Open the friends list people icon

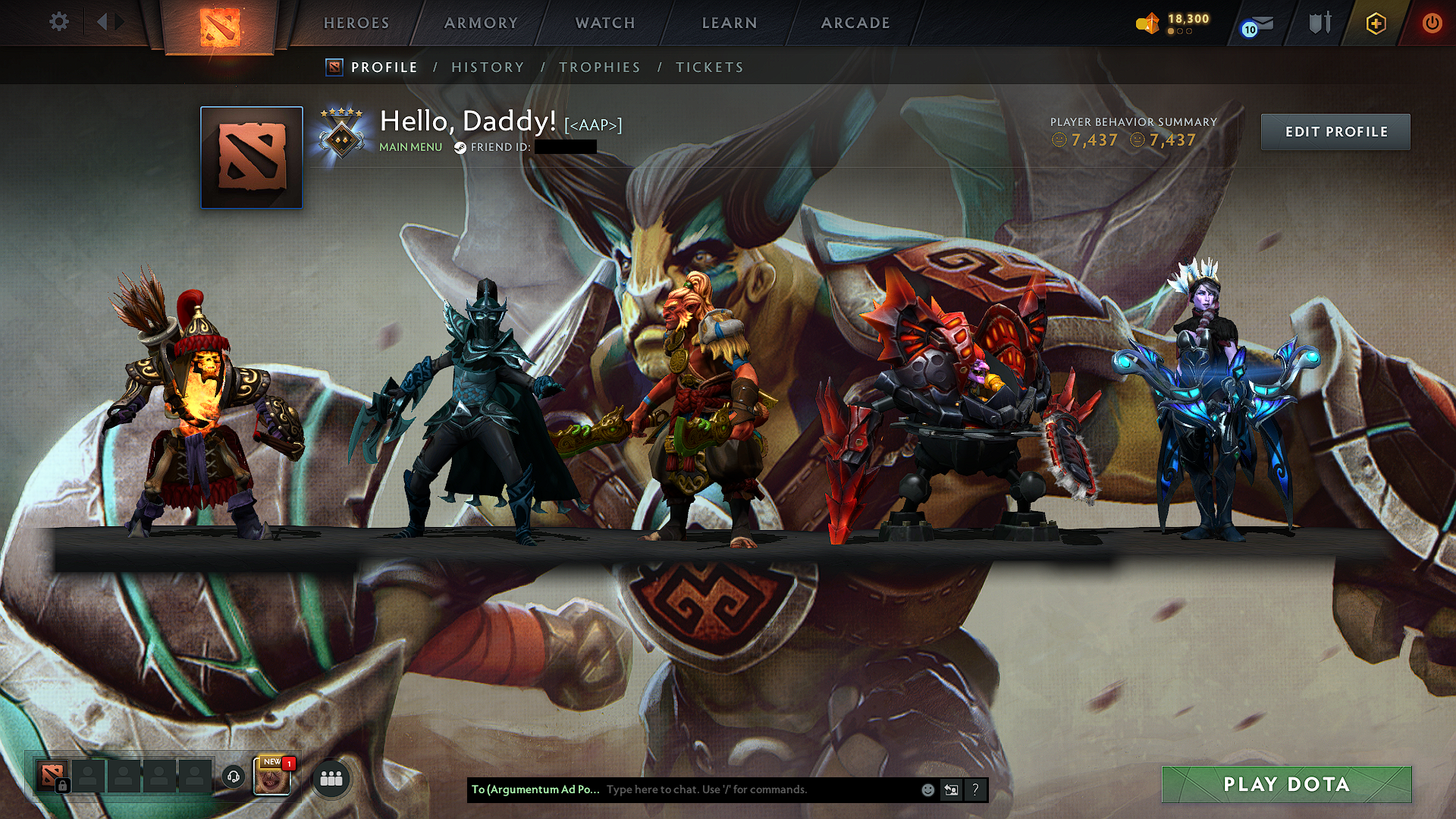pos(331,777)
